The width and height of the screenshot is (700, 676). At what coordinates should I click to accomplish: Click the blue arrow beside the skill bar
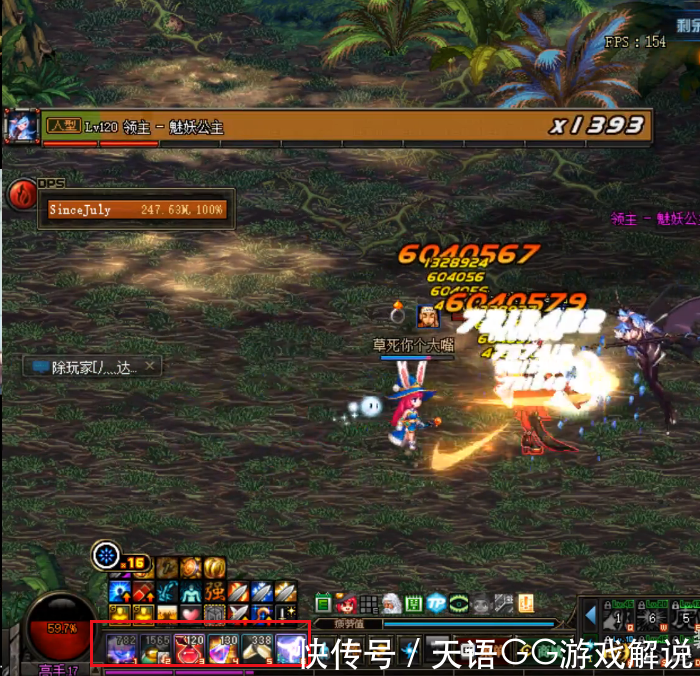tap(591, 614)
